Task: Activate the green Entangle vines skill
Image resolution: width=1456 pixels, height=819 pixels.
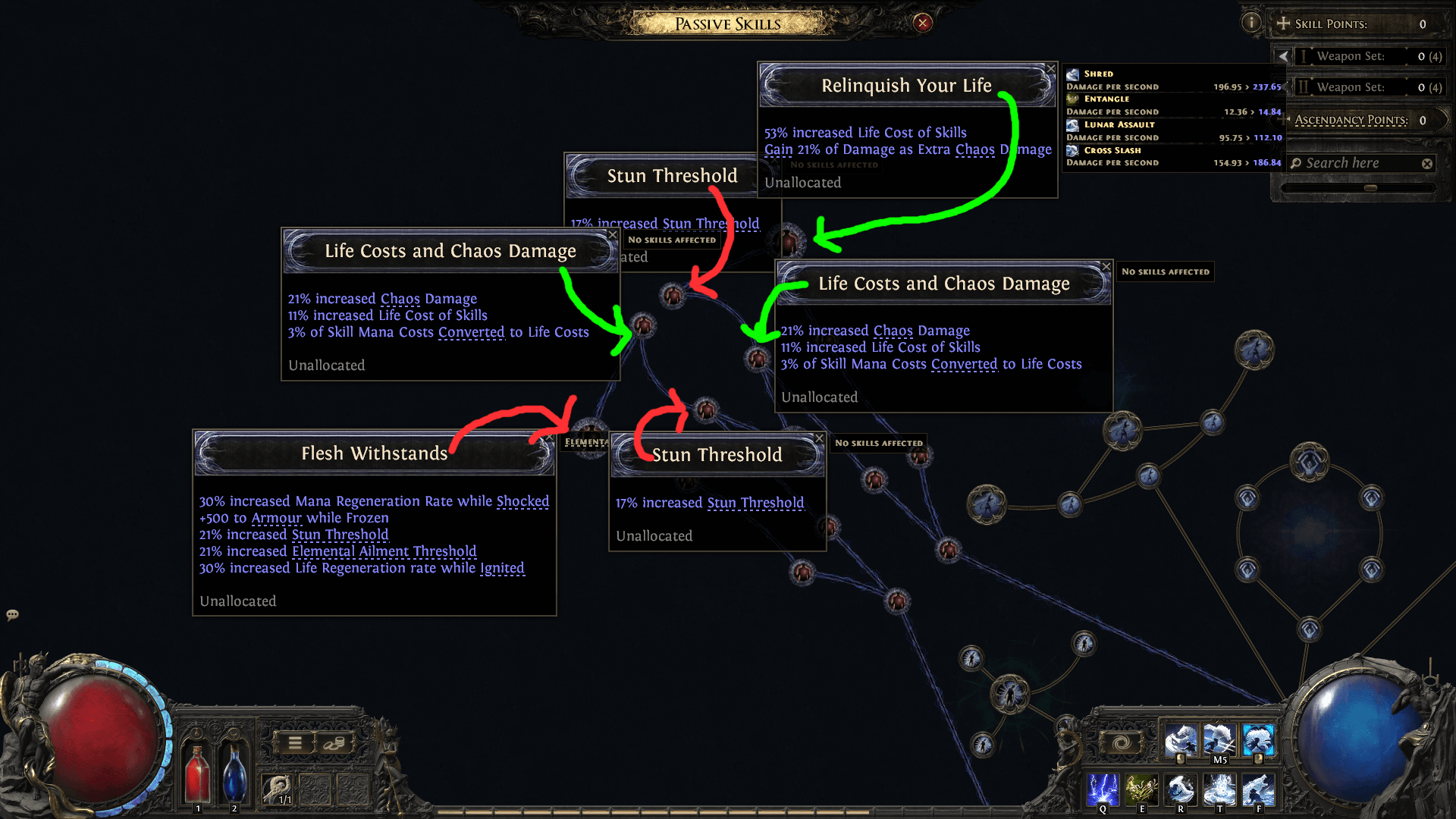Action: click(1141, 789)
